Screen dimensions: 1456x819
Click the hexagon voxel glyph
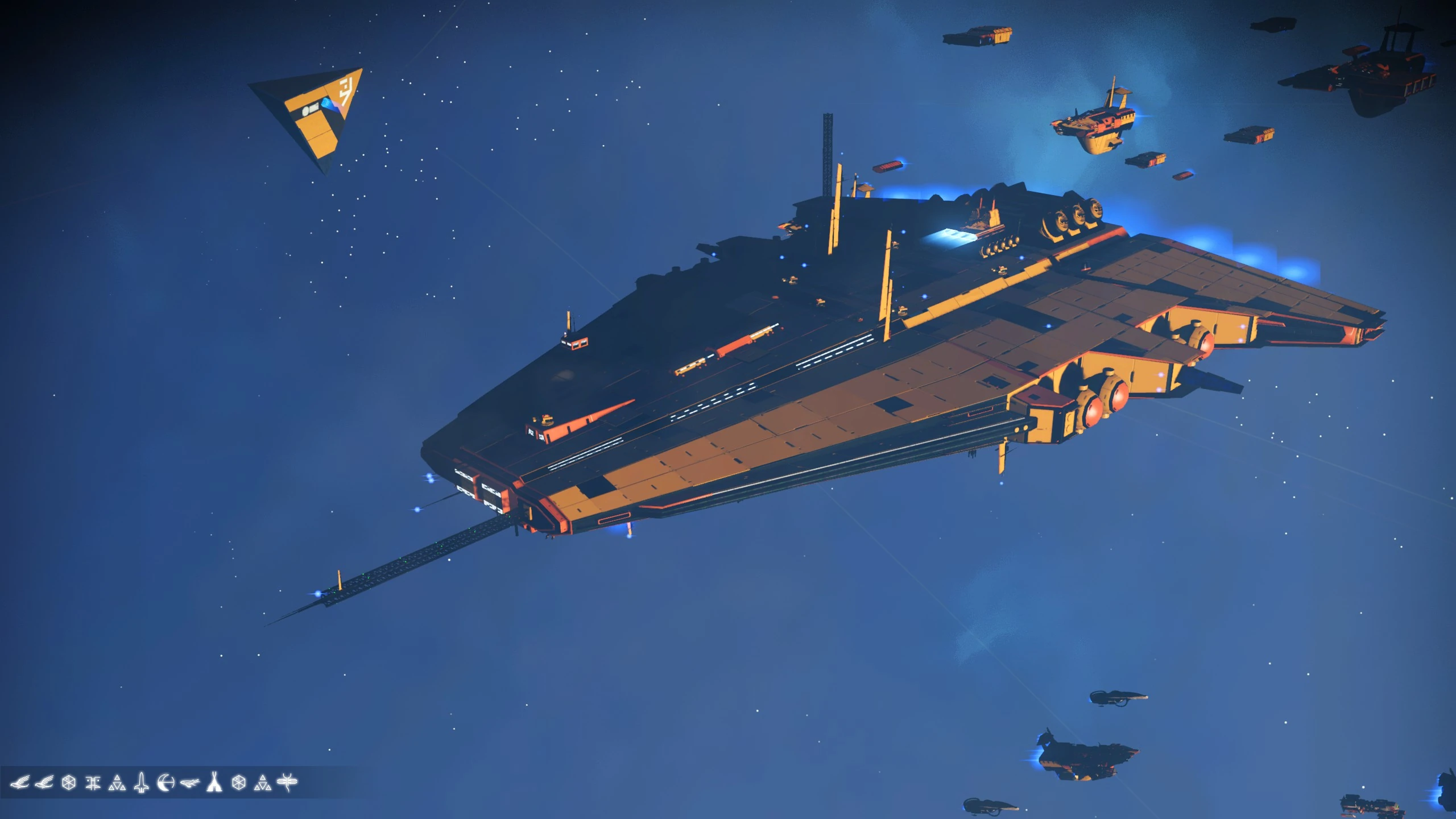239,782
